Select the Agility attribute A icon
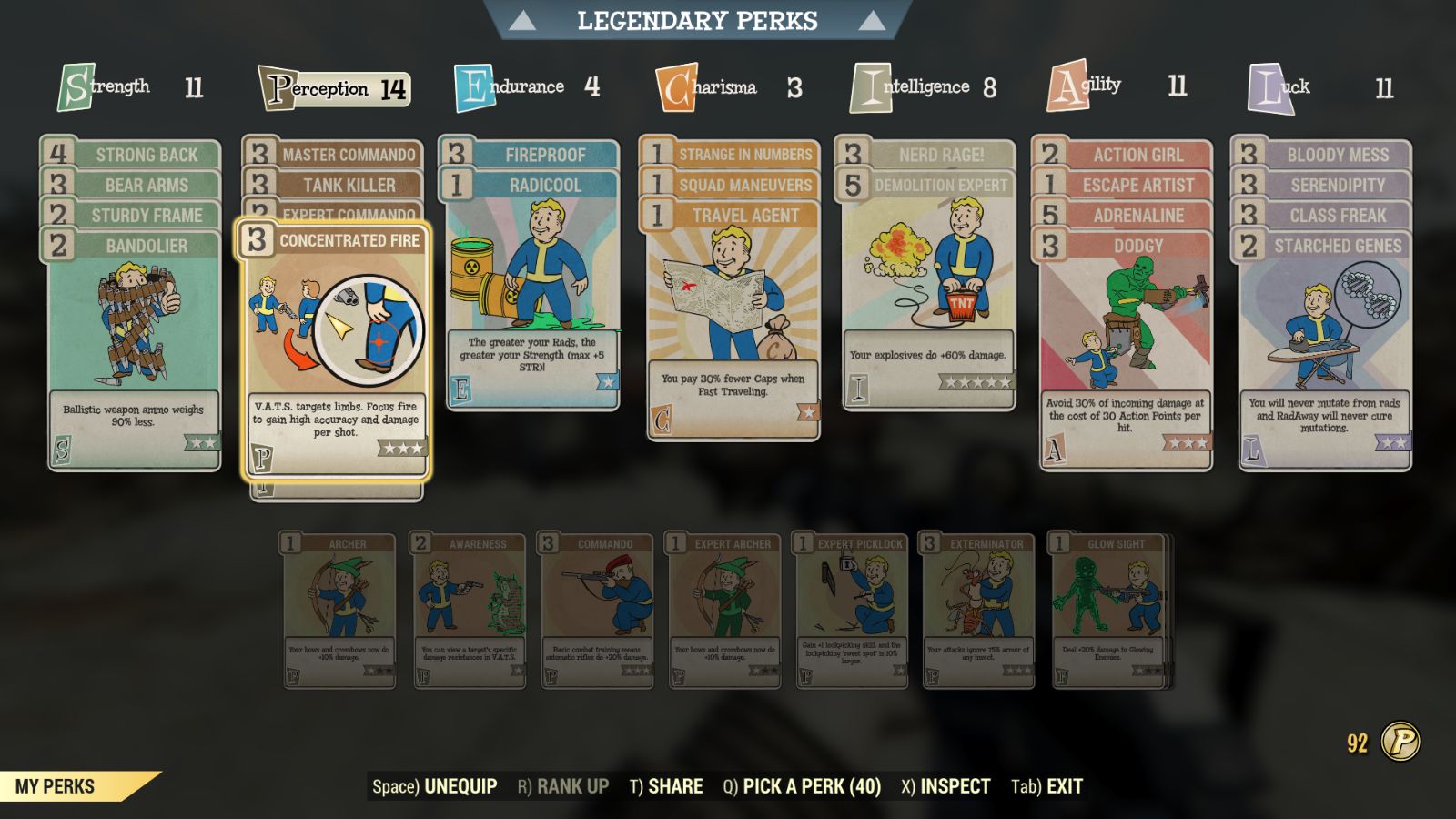The image size is (1456, 819). pyautogui.click(x=1067, y=86)
